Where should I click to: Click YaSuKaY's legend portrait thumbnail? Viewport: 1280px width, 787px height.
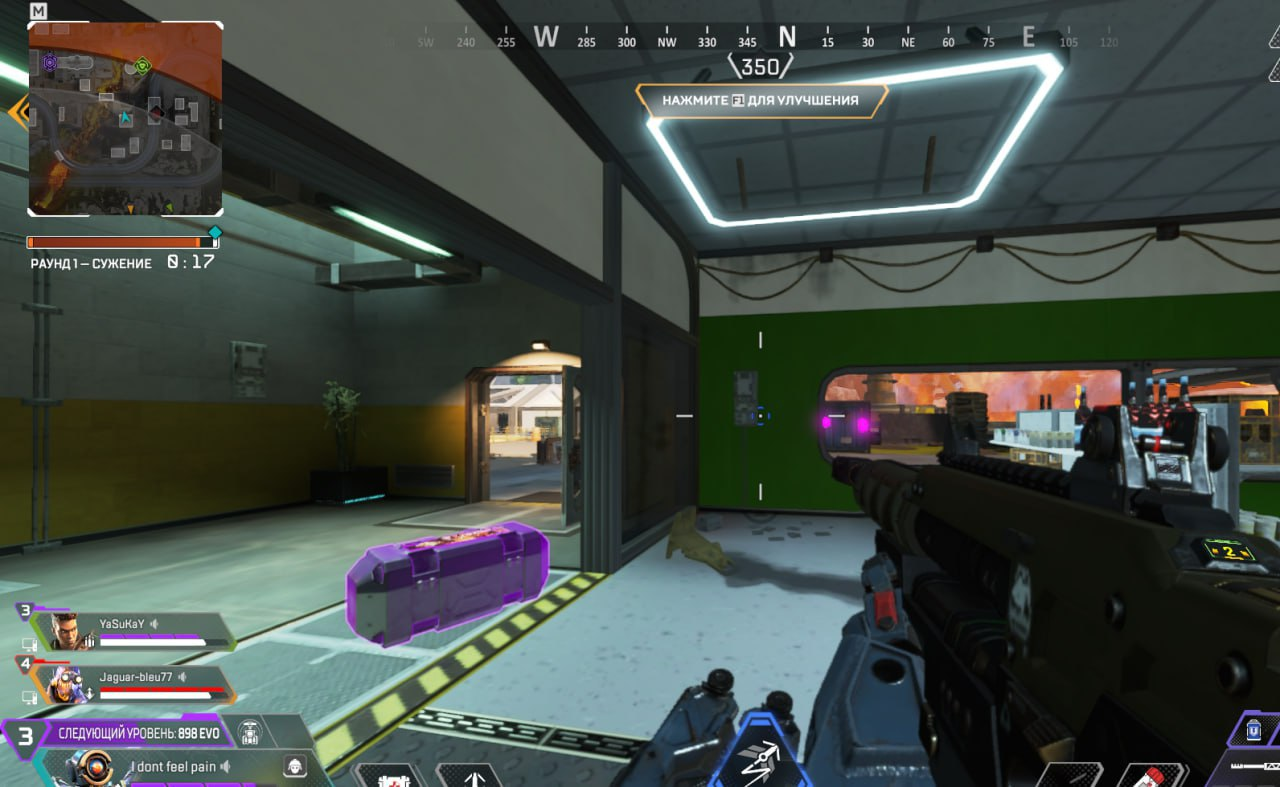67,631
